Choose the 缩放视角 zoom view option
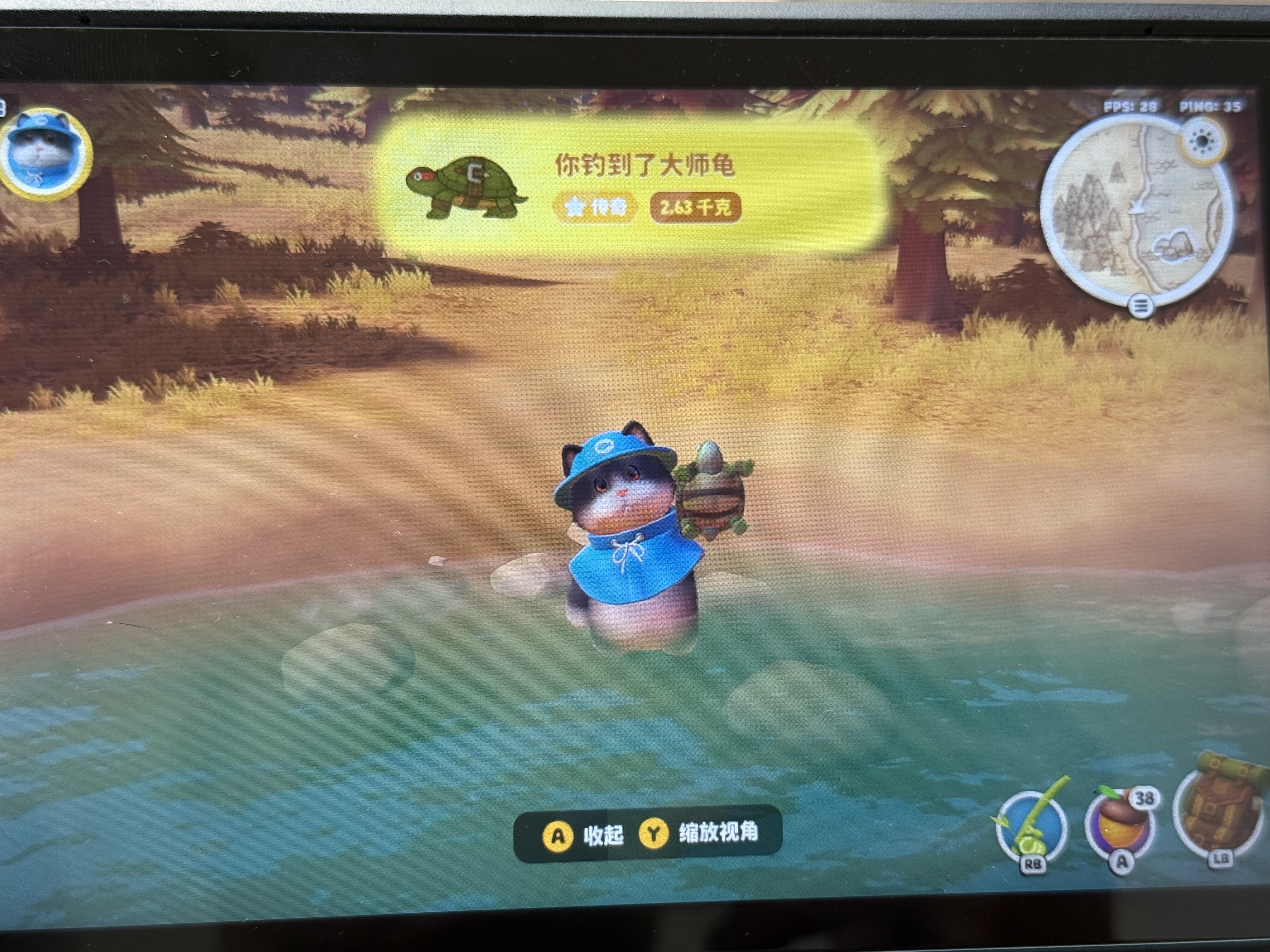 pos(701,834)
